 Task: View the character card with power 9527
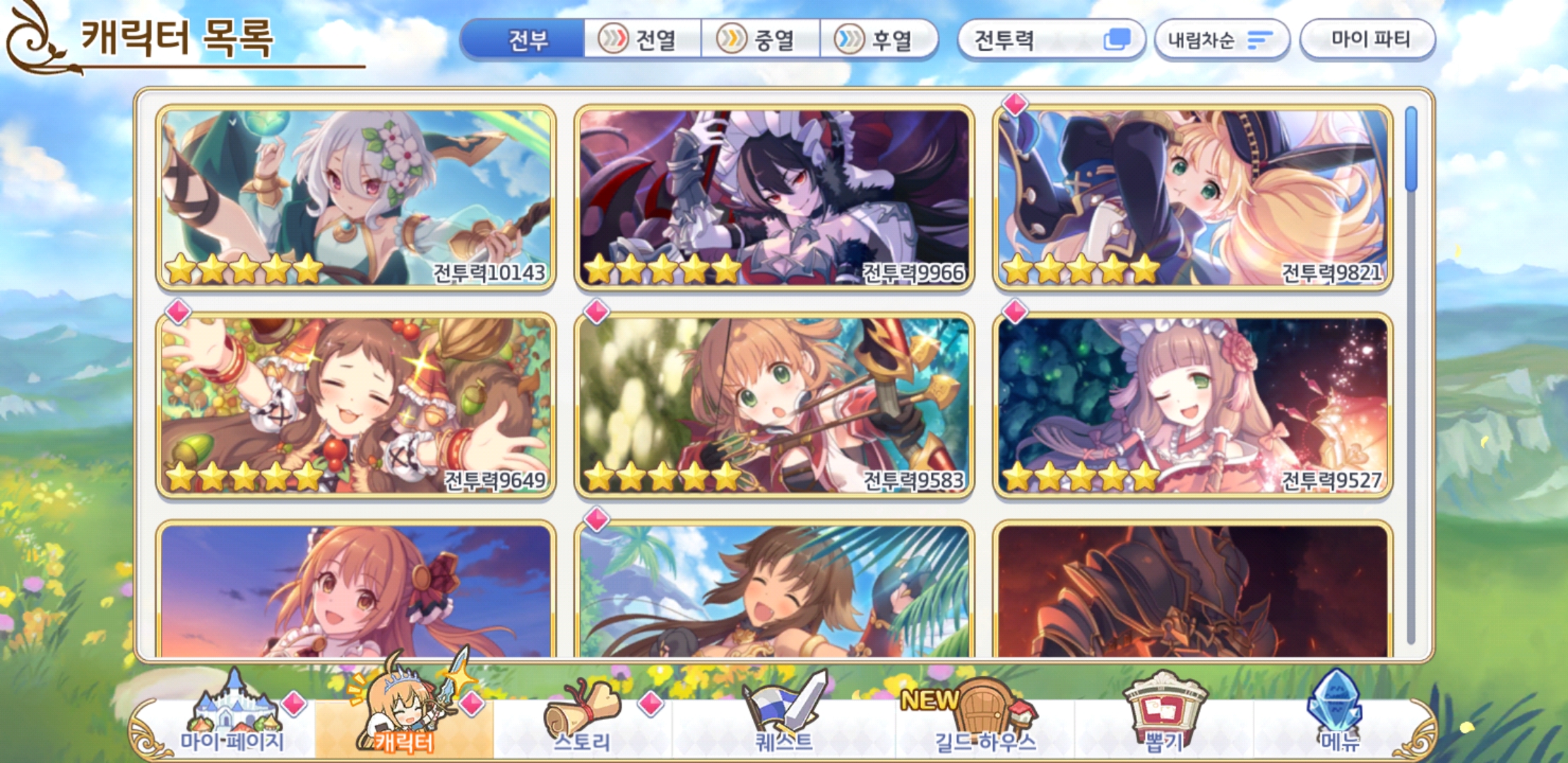click(x=1192, y=405)
